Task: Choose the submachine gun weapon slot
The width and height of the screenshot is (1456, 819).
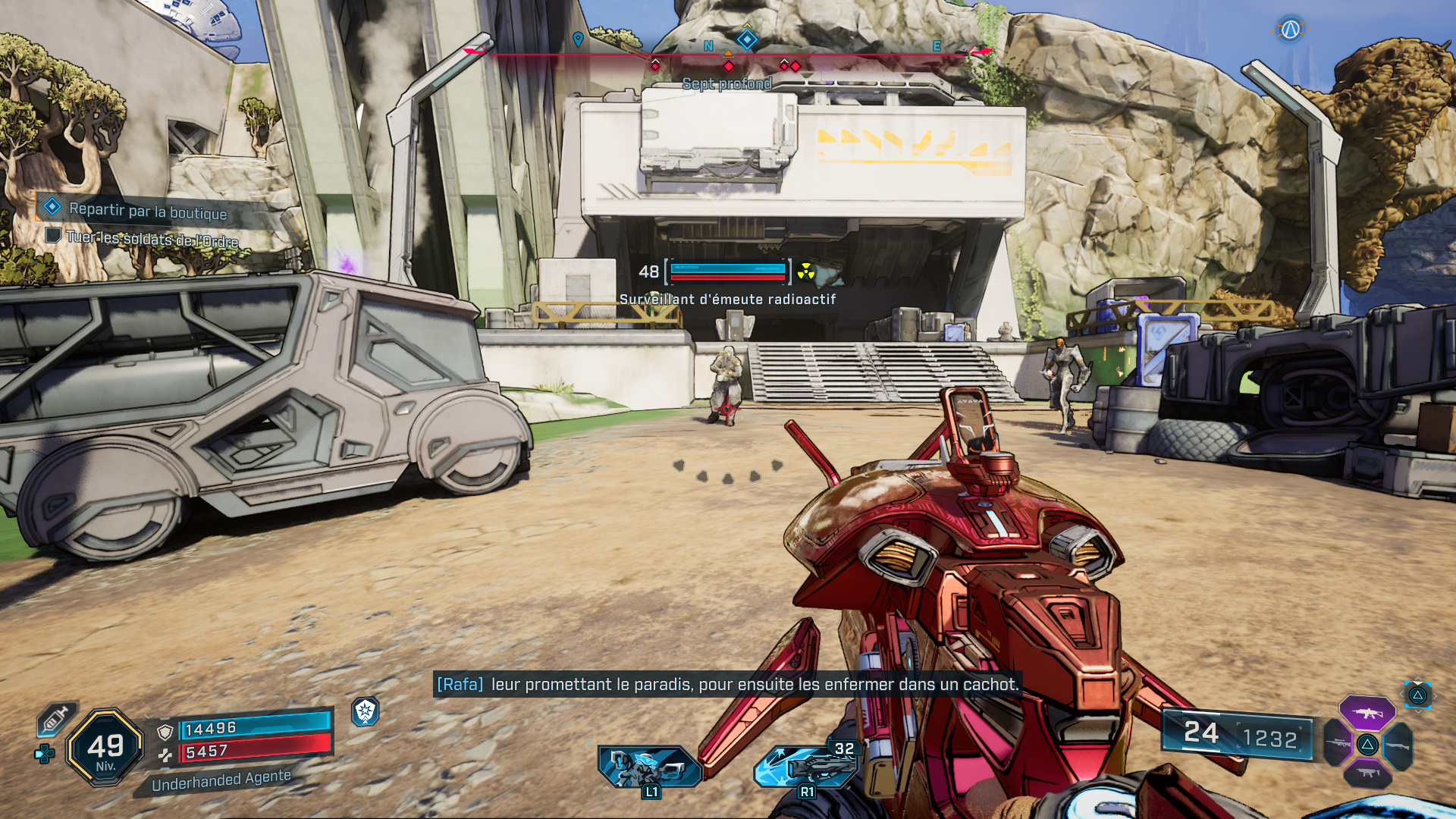Action: pyautogui.click(x=1367, y=774)
